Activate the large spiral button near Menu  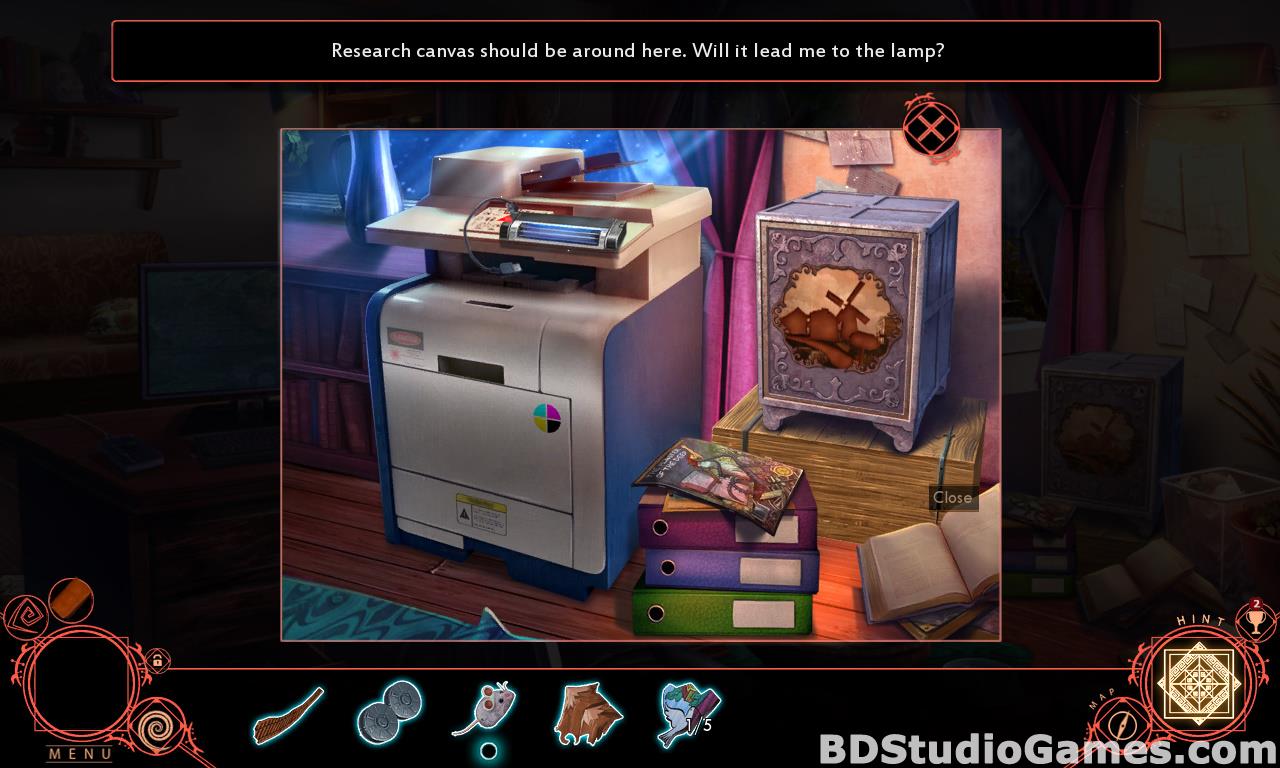[153, 730]
